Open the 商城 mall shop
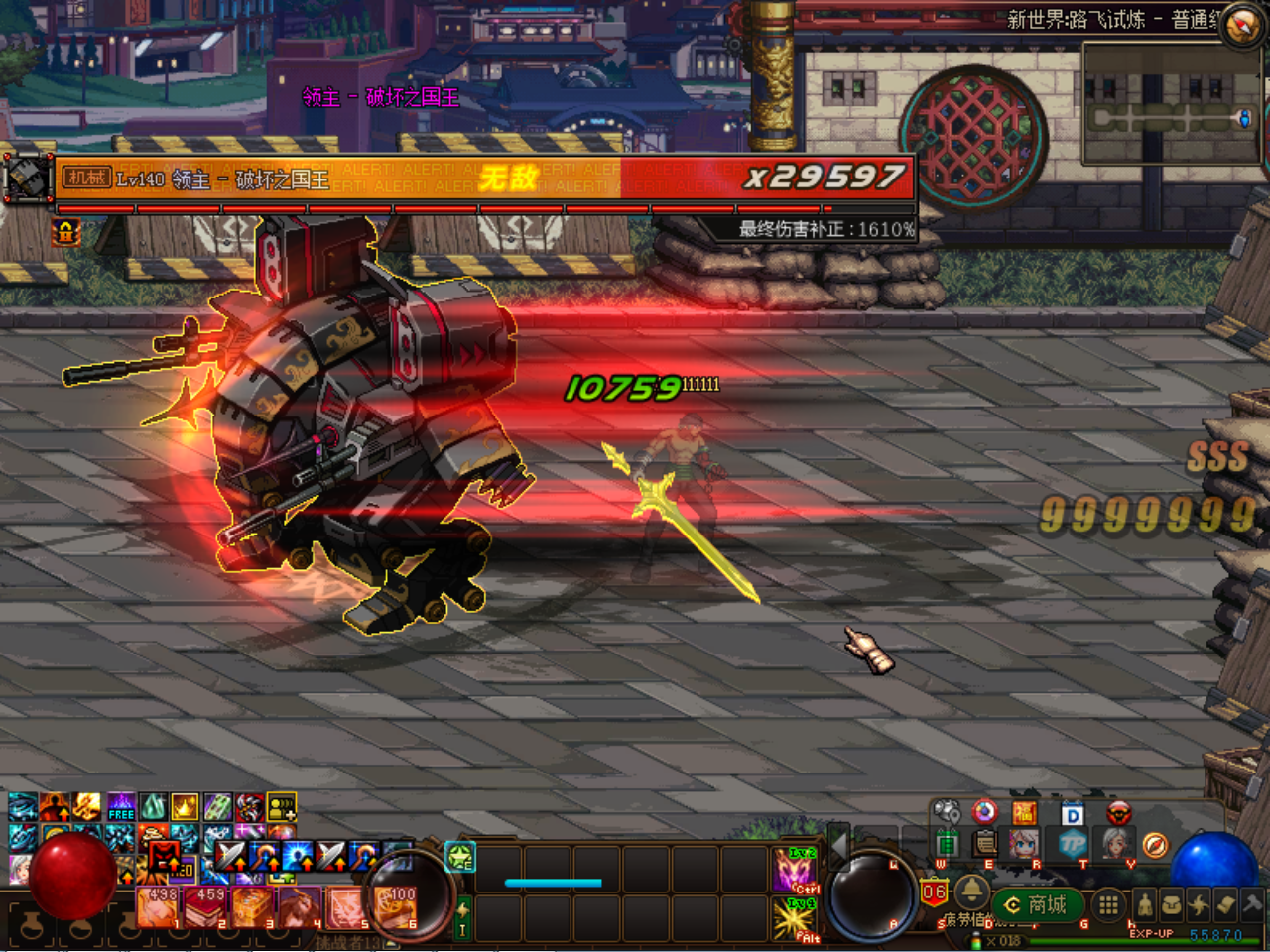The width and height of the screenshot is (1270, 952). click(1039, 901)
